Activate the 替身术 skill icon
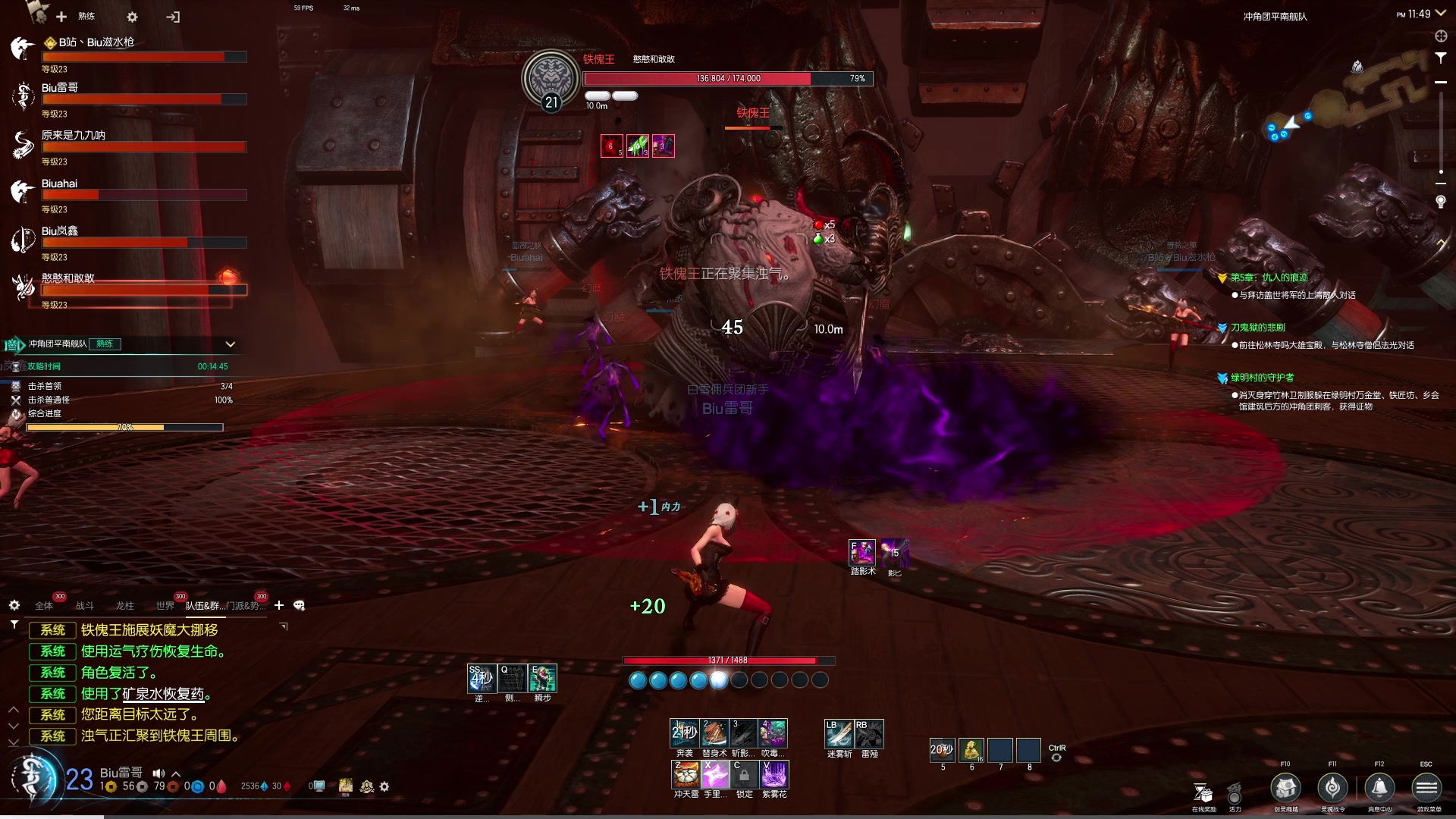 714,733
